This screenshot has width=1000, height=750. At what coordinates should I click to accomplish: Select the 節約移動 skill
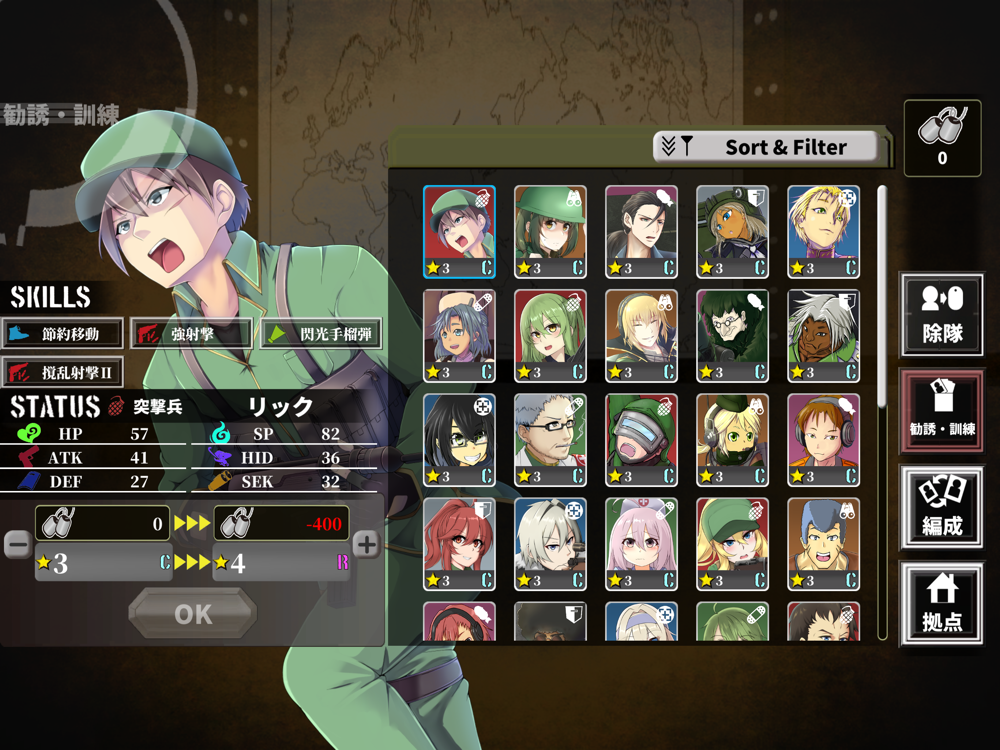point(63,334)
